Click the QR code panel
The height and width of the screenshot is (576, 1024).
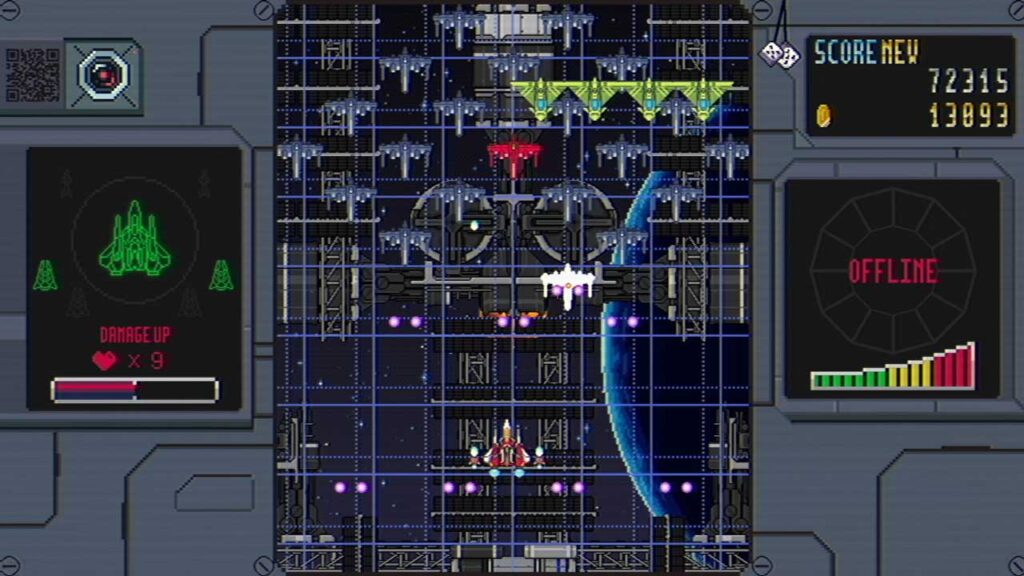coord(32,74)
